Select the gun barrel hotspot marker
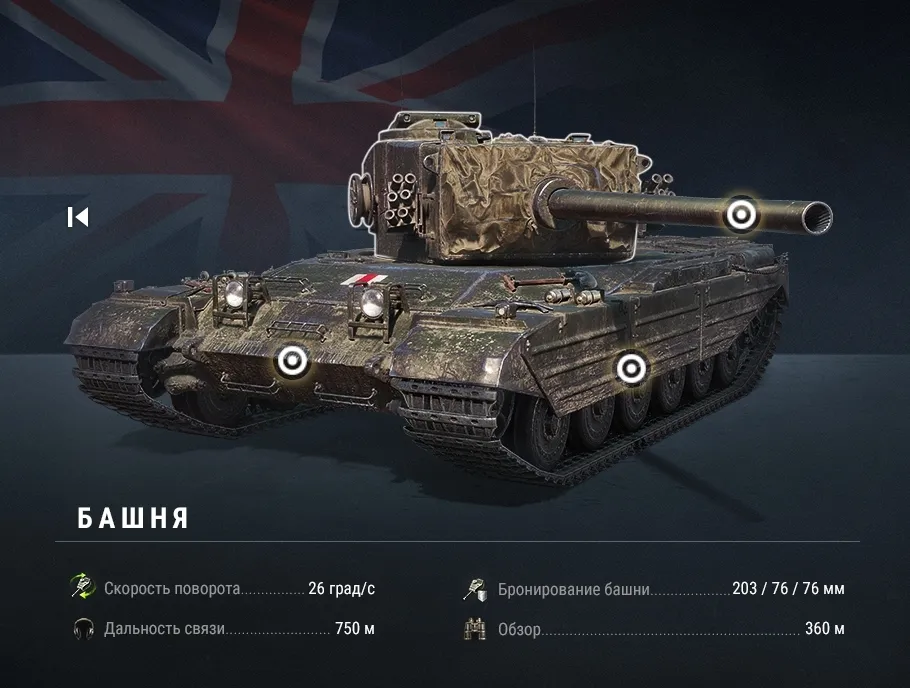The width and height of the screenshot is (910, 688). click(x=741, y=214)
